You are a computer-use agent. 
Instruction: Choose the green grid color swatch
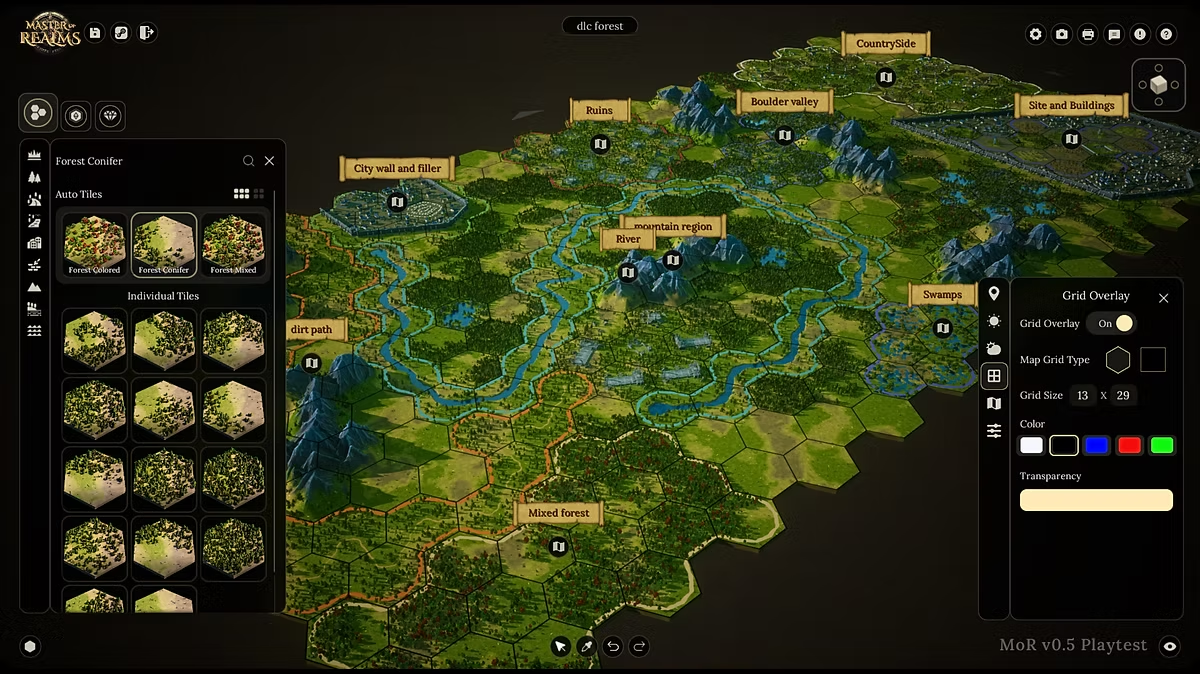1161,446
